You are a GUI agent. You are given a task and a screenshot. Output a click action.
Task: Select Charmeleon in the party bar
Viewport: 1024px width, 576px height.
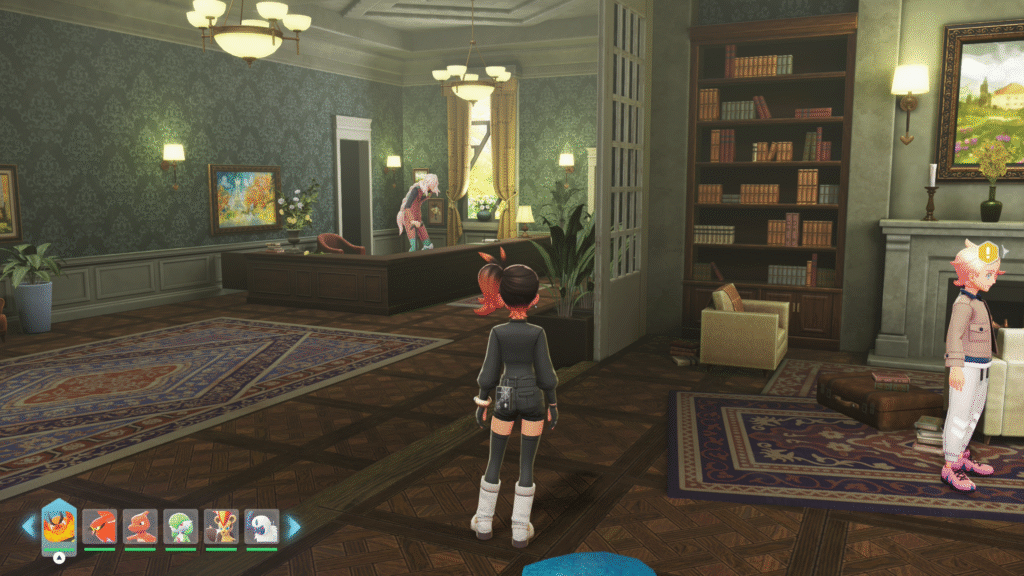click(140, 526)
